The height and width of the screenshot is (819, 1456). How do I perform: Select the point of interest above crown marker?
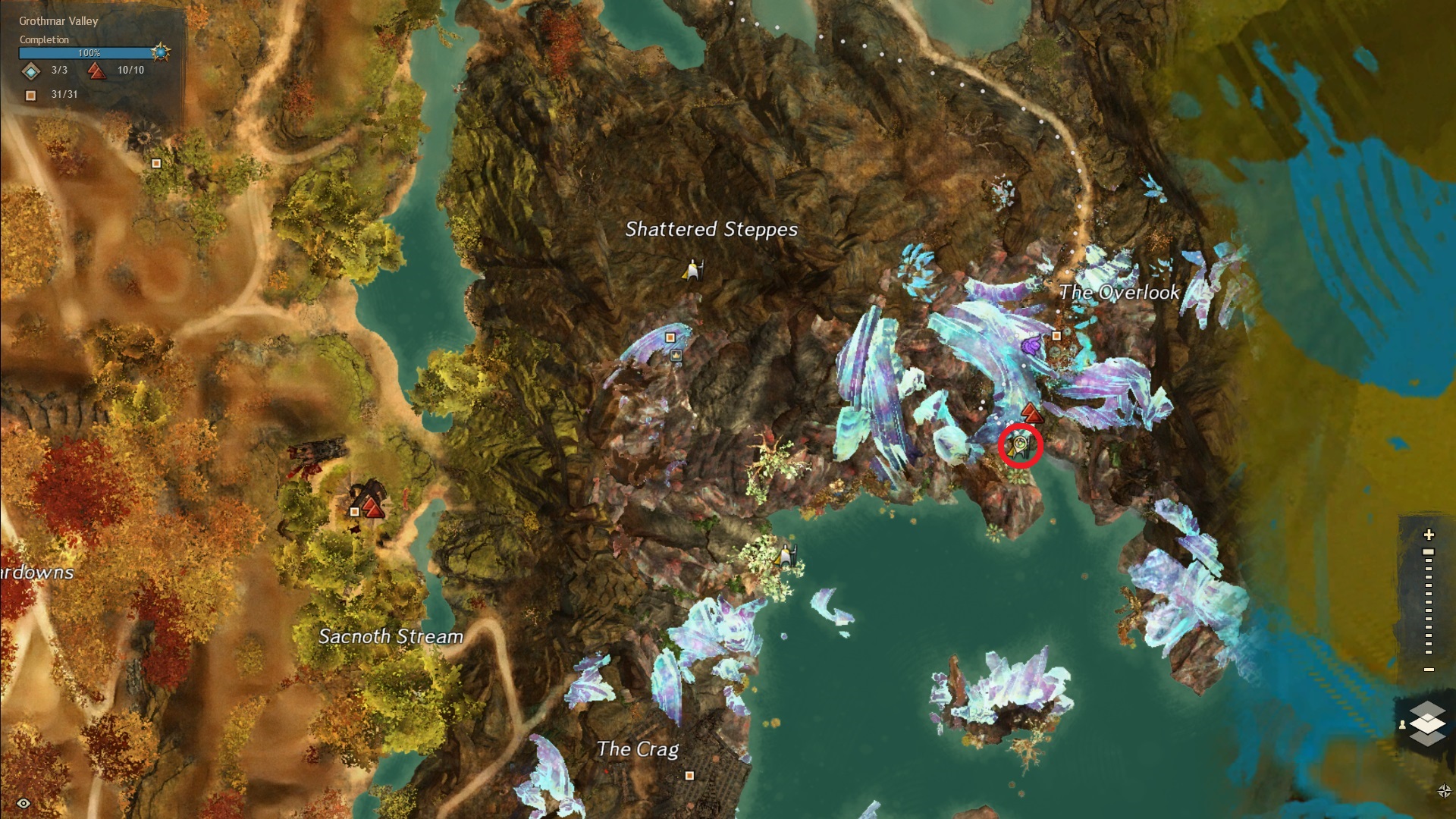(670, 337)
